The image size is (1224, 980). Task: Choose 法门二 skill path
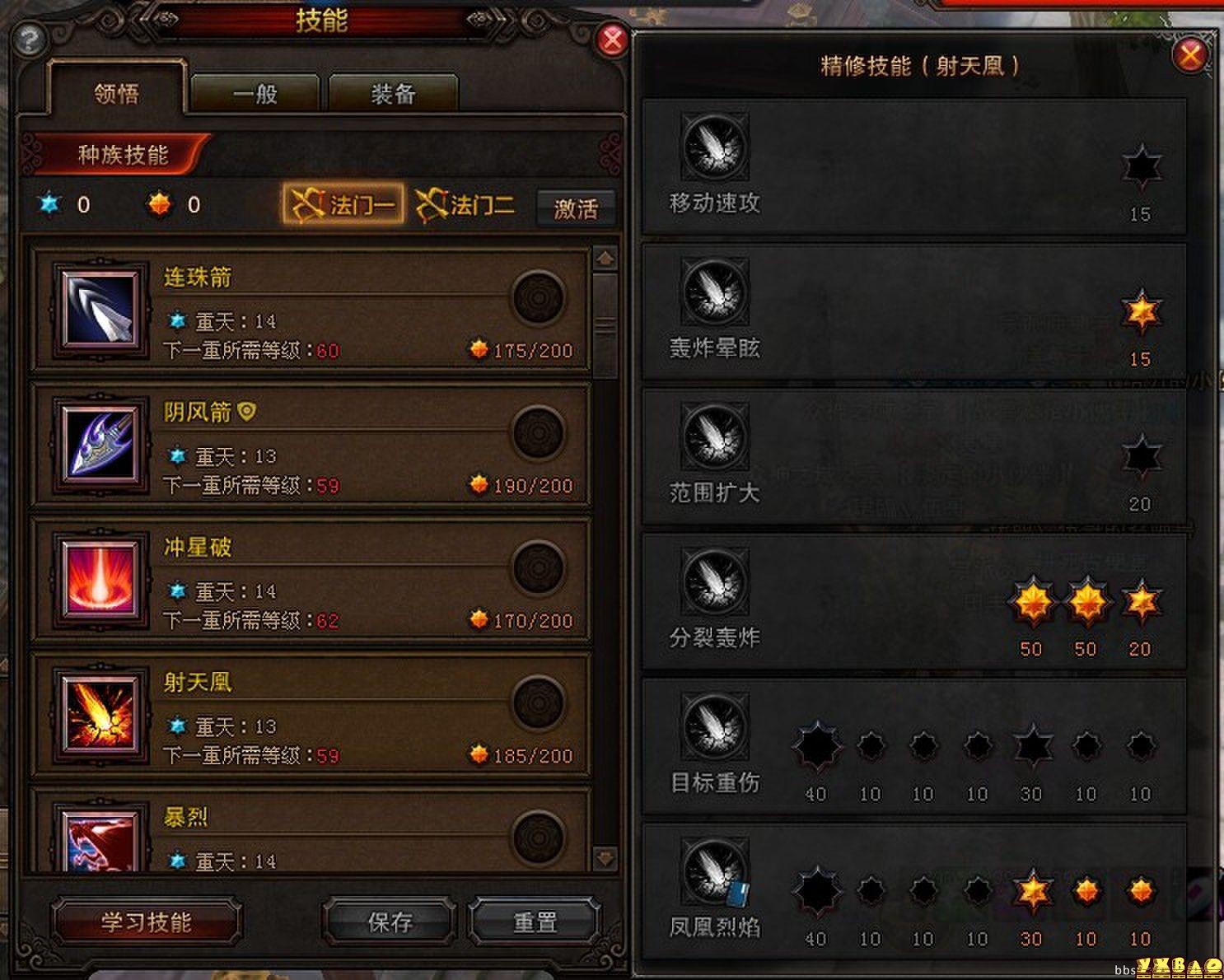pyautogui.click(x=465, y=204)
